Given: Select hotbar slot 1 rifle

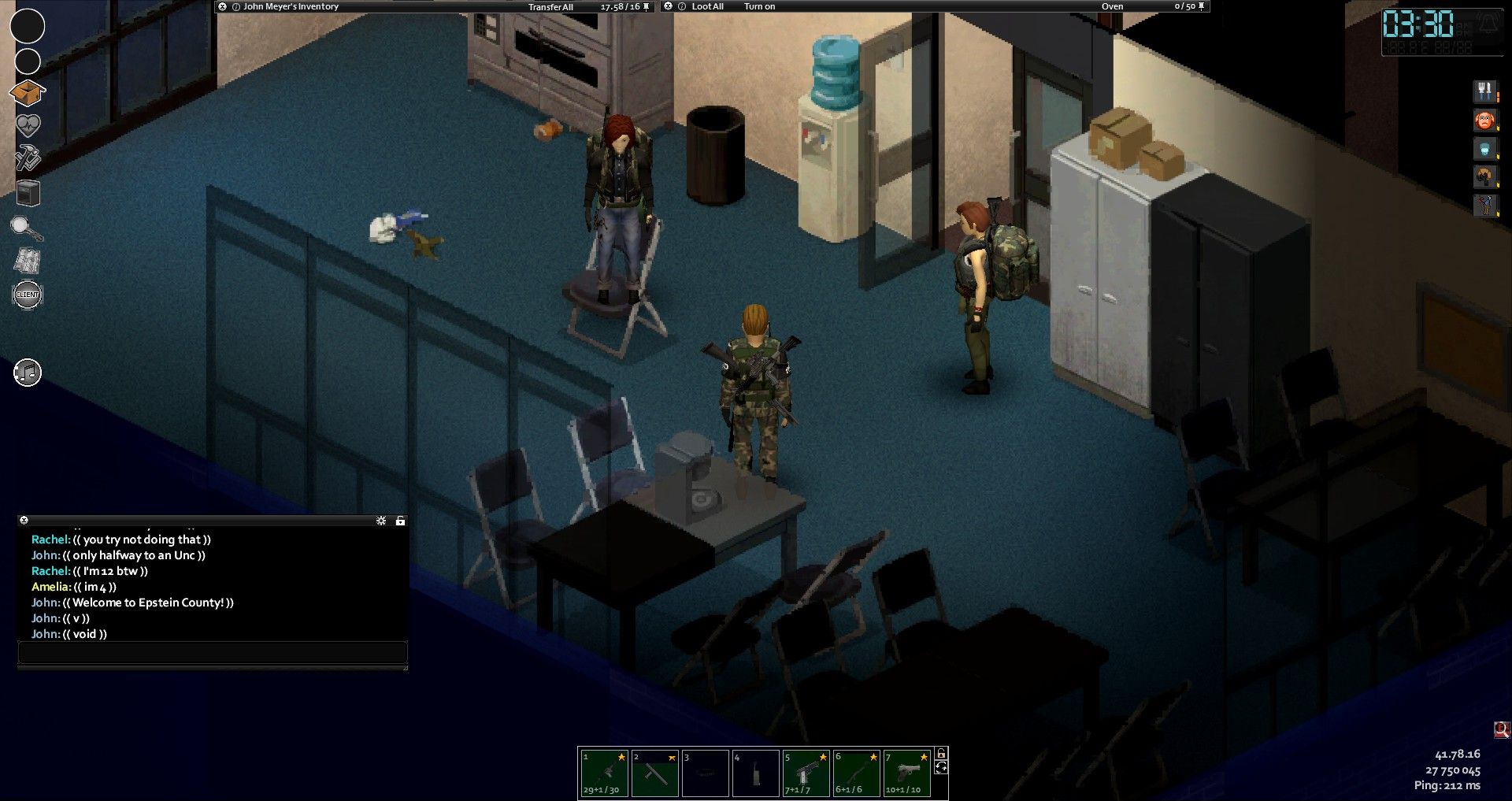Looking at the screenshot, I should point(604,773).
